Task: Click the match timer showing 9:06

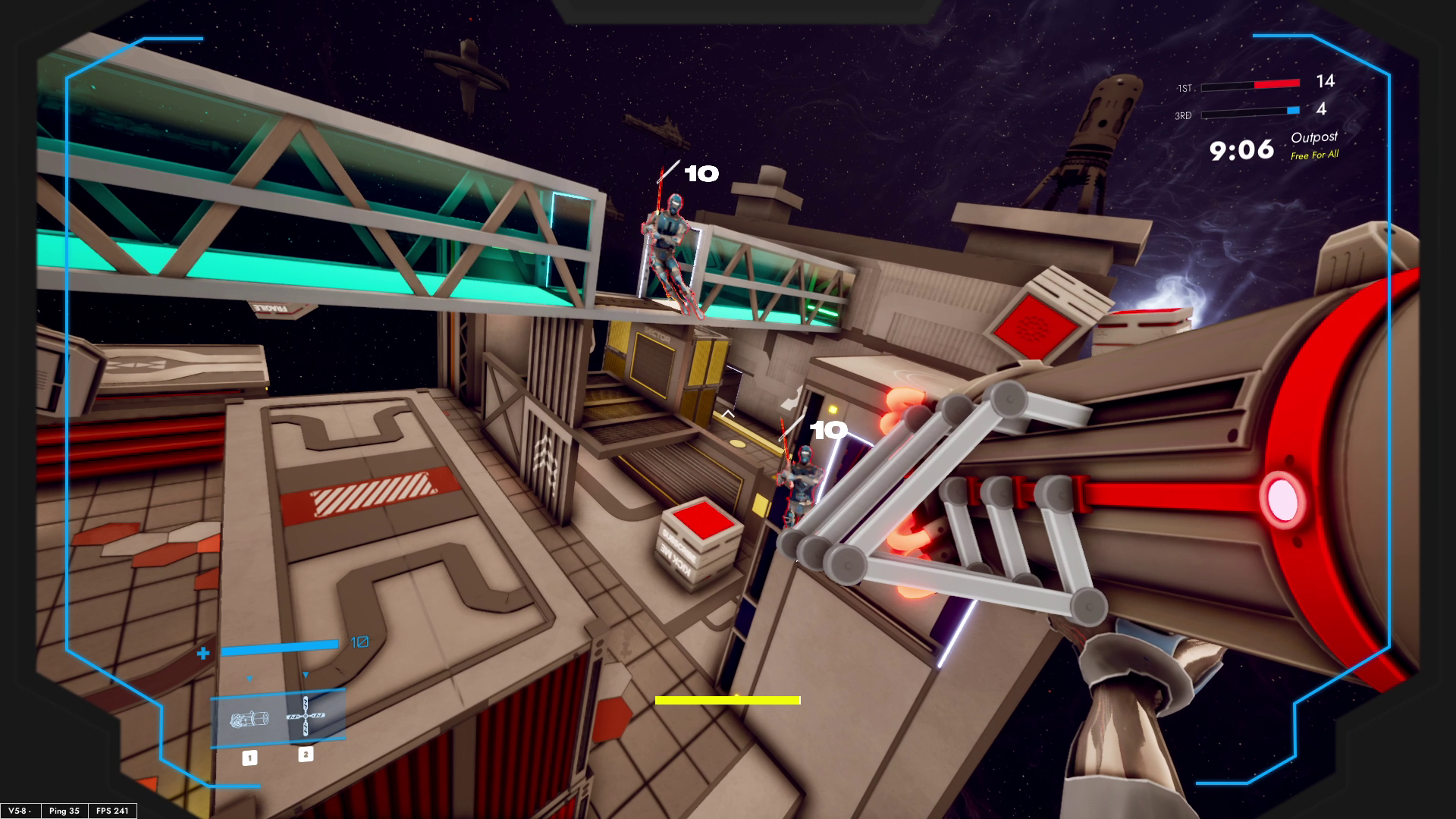Action: pyautogui.click(x=1241, y=151)
